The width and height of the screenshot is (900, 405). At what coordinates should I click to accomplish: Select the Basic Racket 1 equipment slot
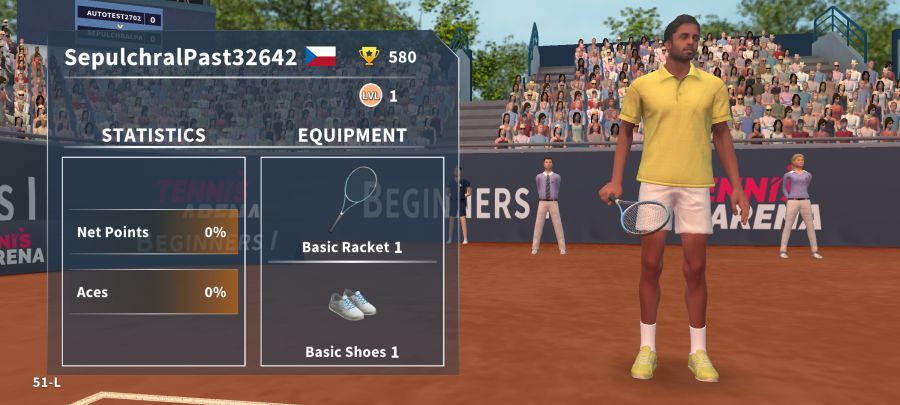click(x=352, y=210)
